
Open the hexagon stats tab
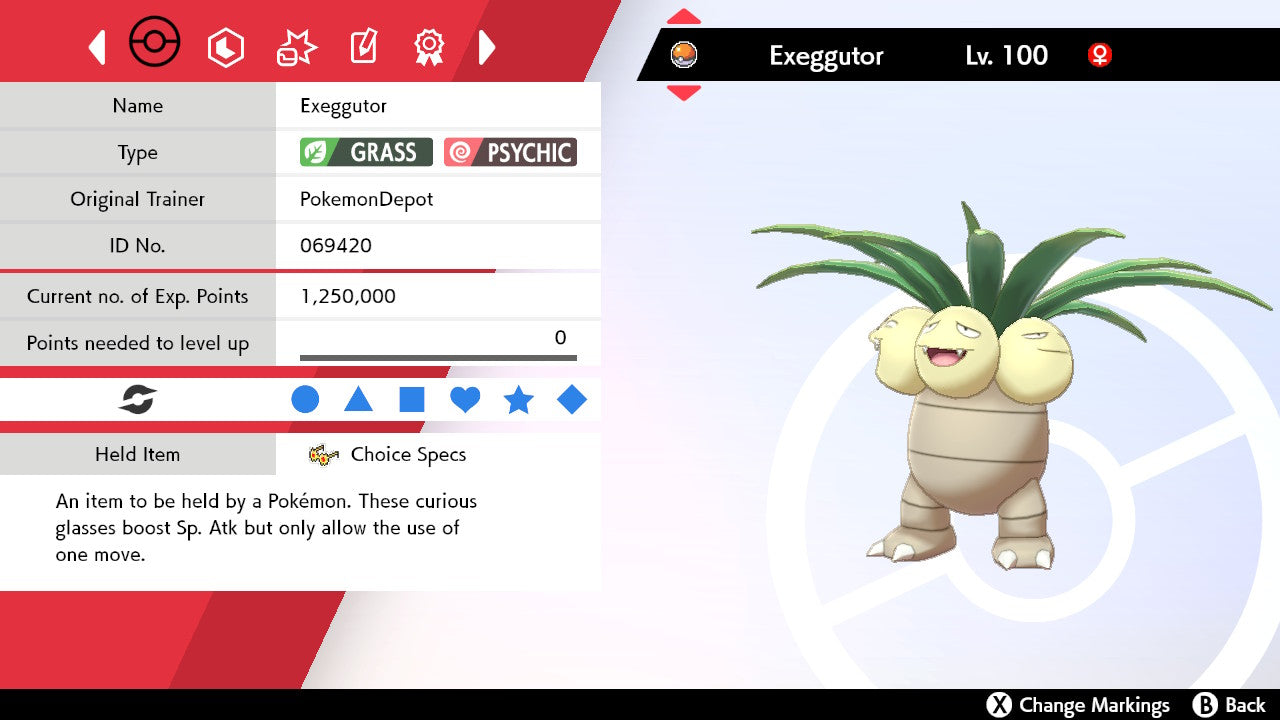click(x=225, y=47)
